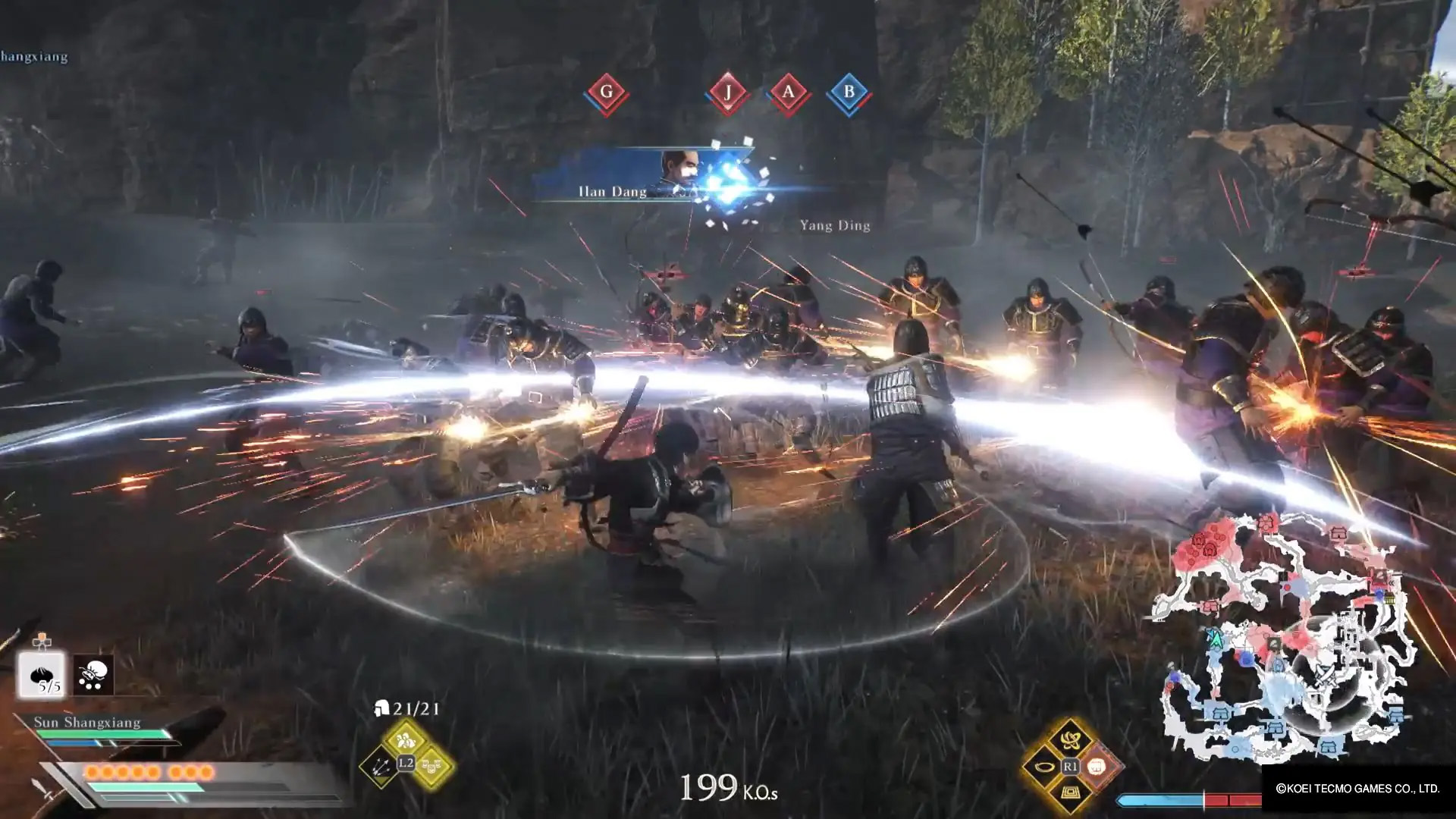This screenshot has height=819, width=1456.
Task: Activate the swirling battle art diamond
Action: click(1070, 739)
